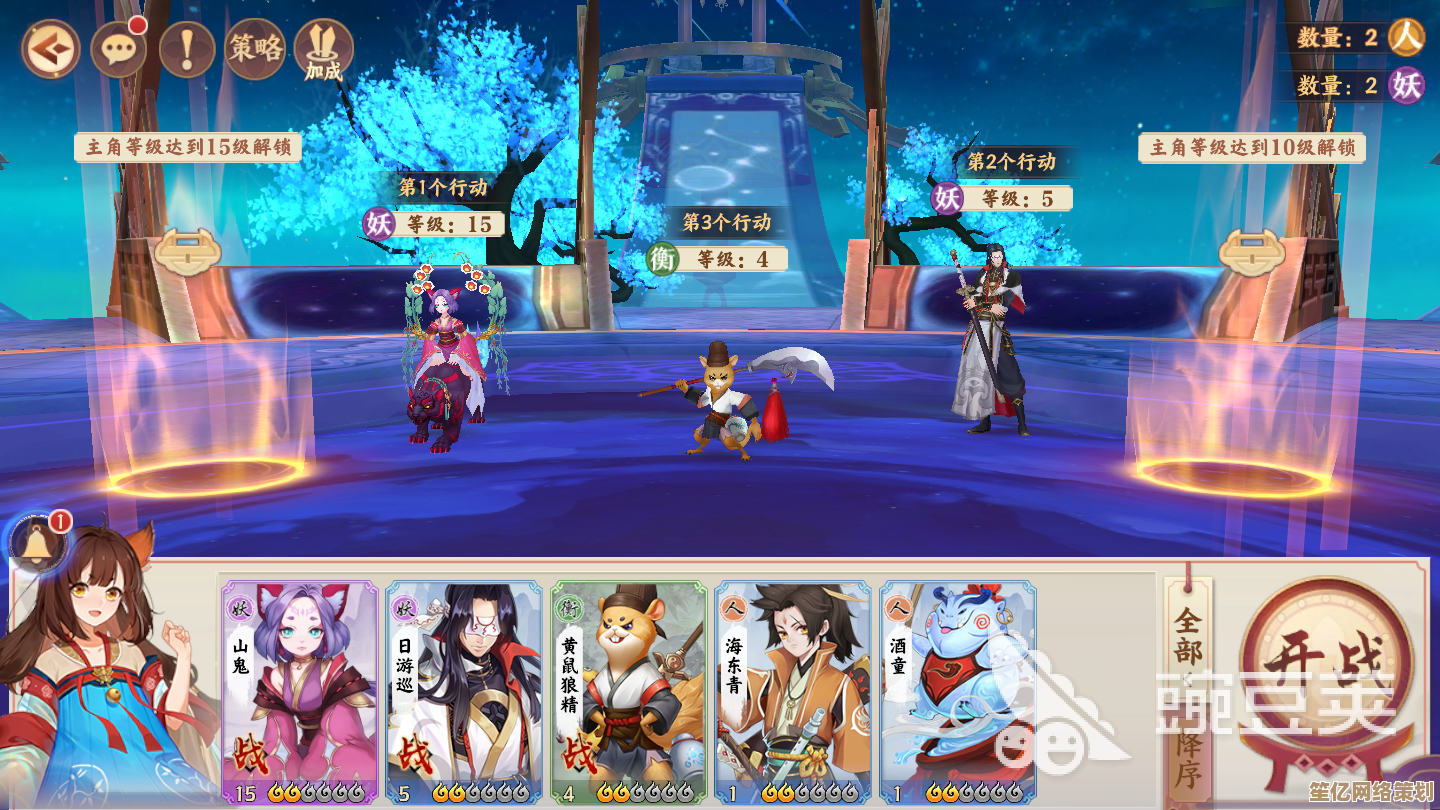Pick the 酒童 character card

coord(957,692)
